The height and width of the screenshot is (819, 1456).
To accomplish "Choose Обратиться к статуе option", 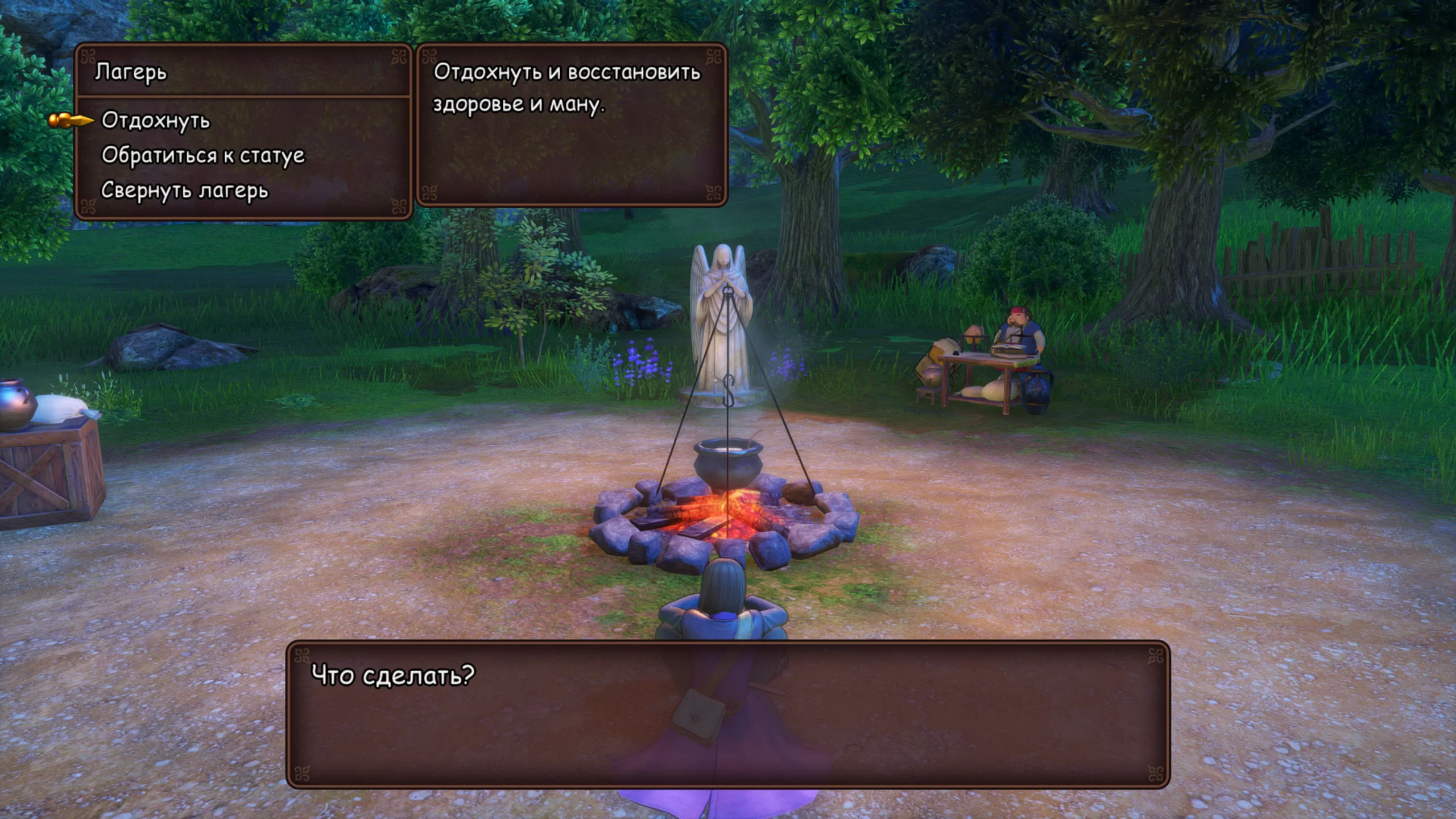I will 203,156.
